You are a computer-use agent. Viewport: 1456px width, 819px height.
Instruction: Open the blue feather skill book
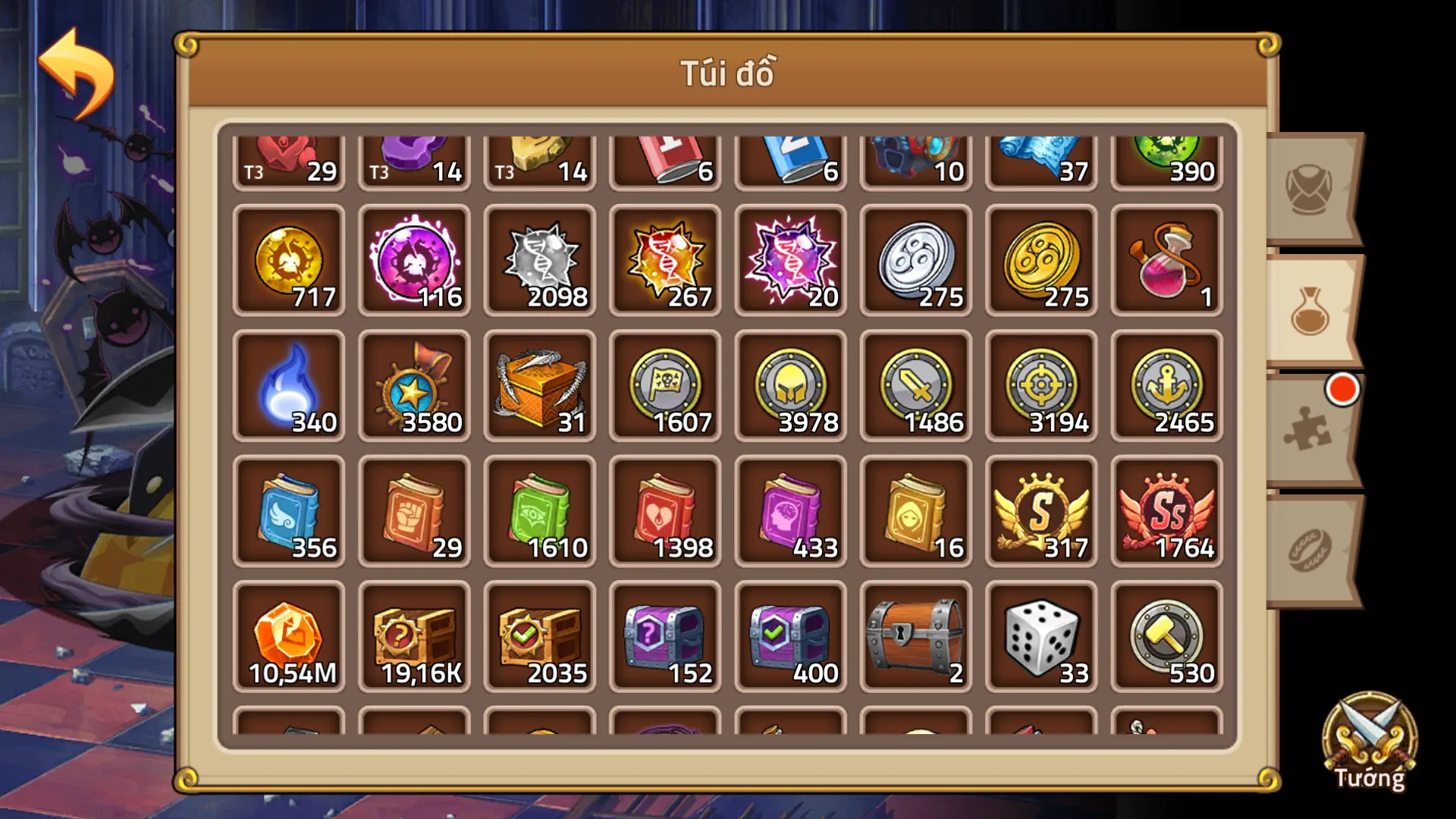tap(289, 512)
